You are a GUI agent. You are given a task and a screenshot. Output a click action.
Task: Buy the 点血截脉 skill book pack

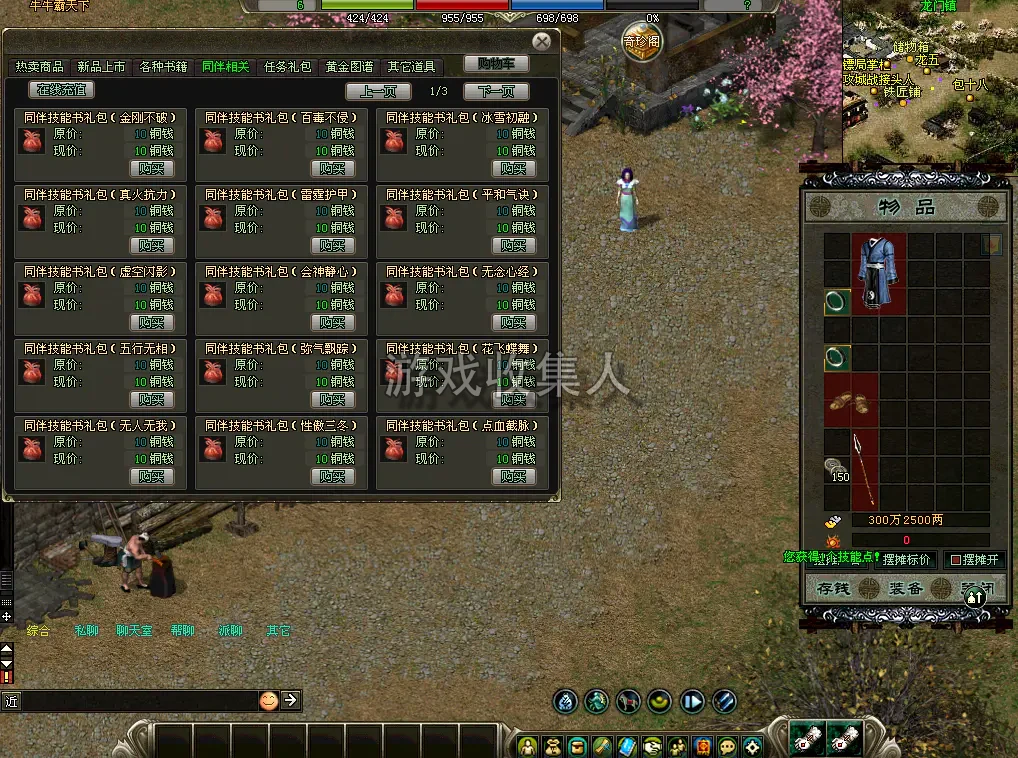point(514,476)
